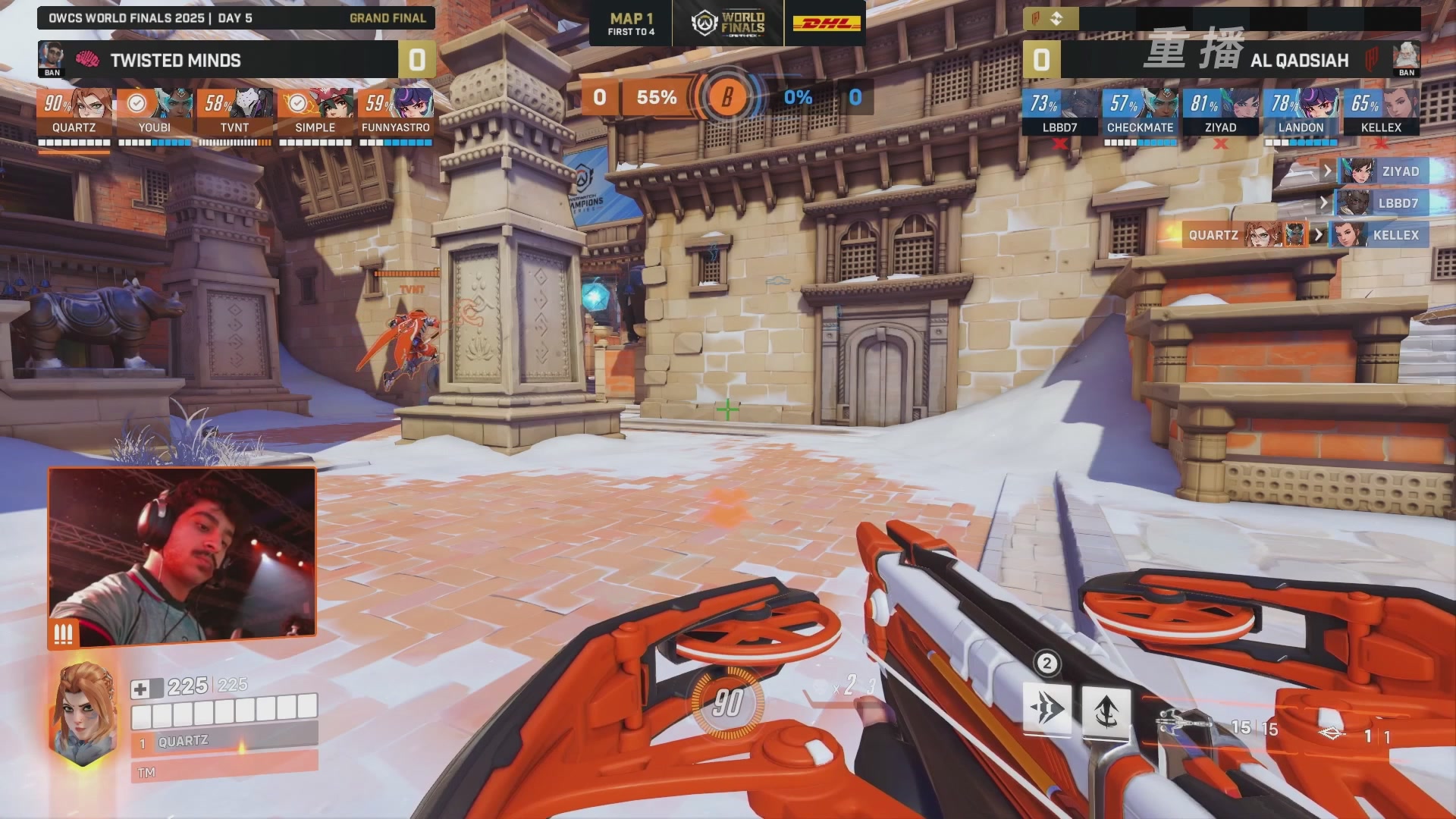Select ZIYAD's player card in the top bar
Screen dimensions: 1456x819
click(x=1220, y=112)
